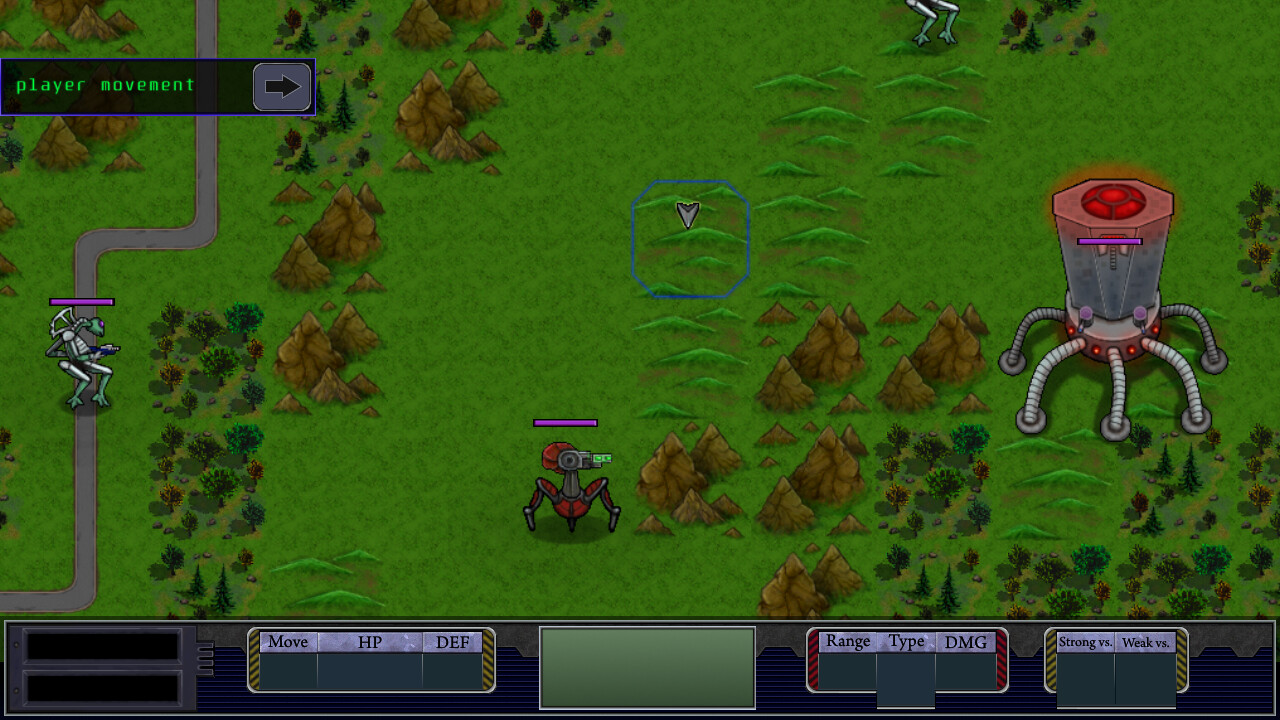Dismiss the player movement tutorial banner
Screen dimensions: 1280x720
pyautogui.click(x=120, y=87)
